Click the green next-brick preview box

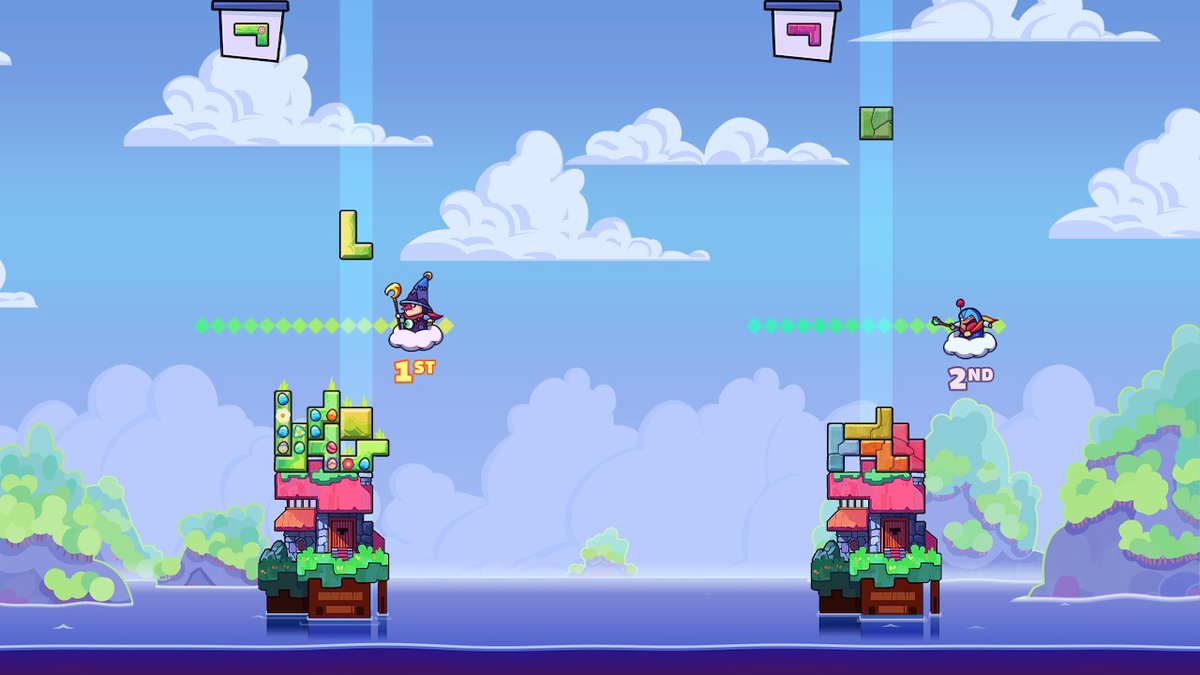click(x=251, y=32)
